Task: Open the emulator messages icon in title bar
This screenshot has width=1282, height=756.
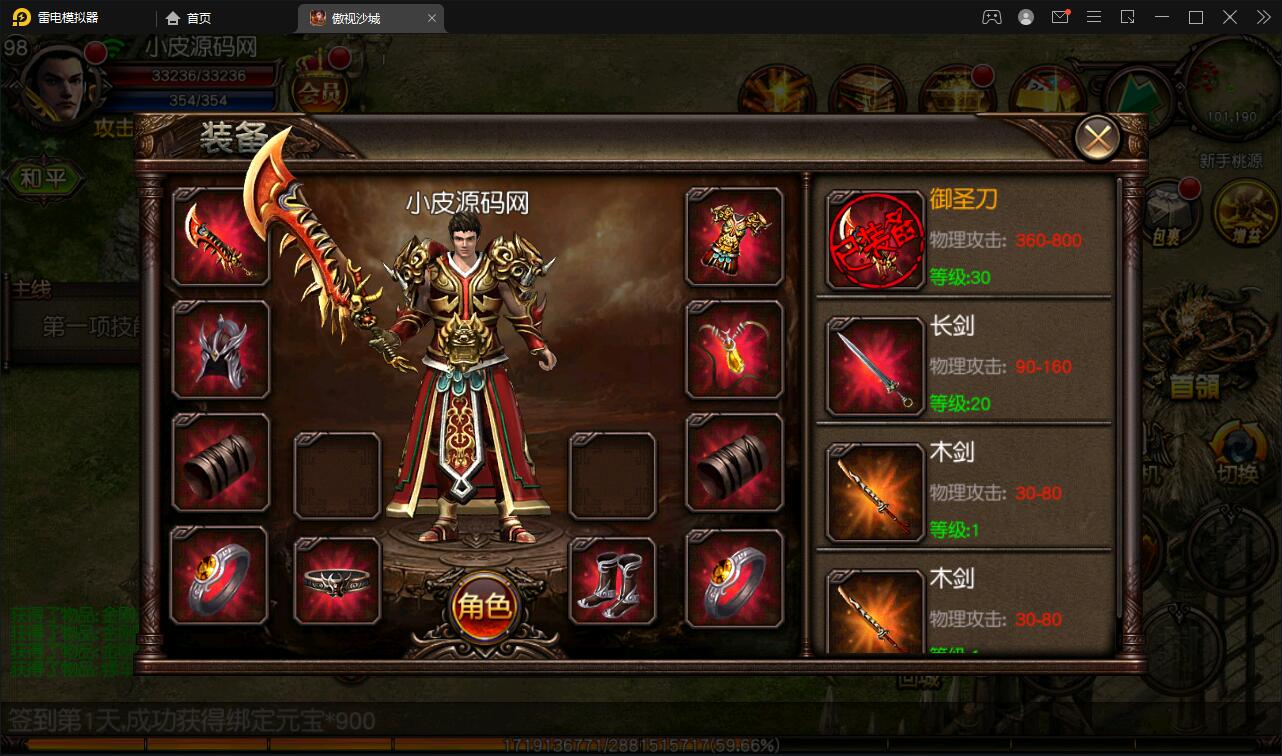Action: 1060,17
